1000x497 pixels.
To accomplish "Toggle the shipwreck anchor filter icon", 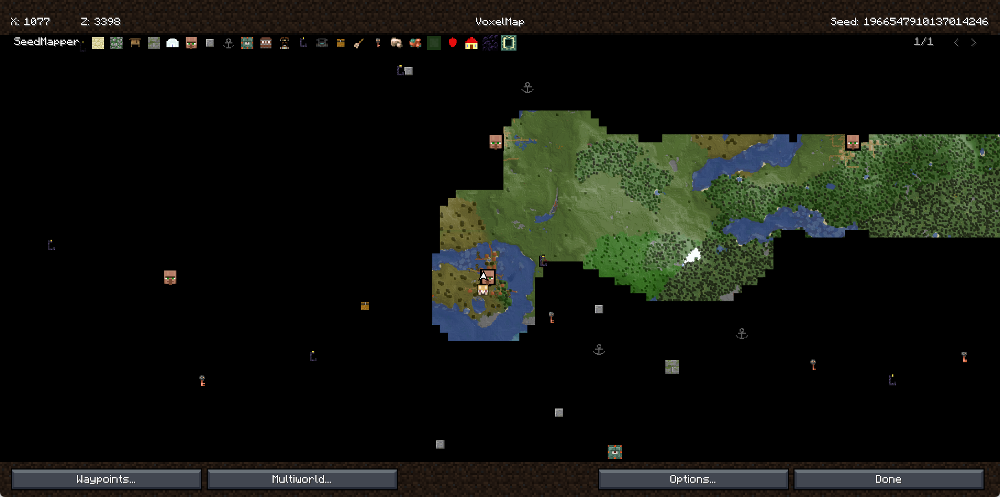I will (228, 43).
